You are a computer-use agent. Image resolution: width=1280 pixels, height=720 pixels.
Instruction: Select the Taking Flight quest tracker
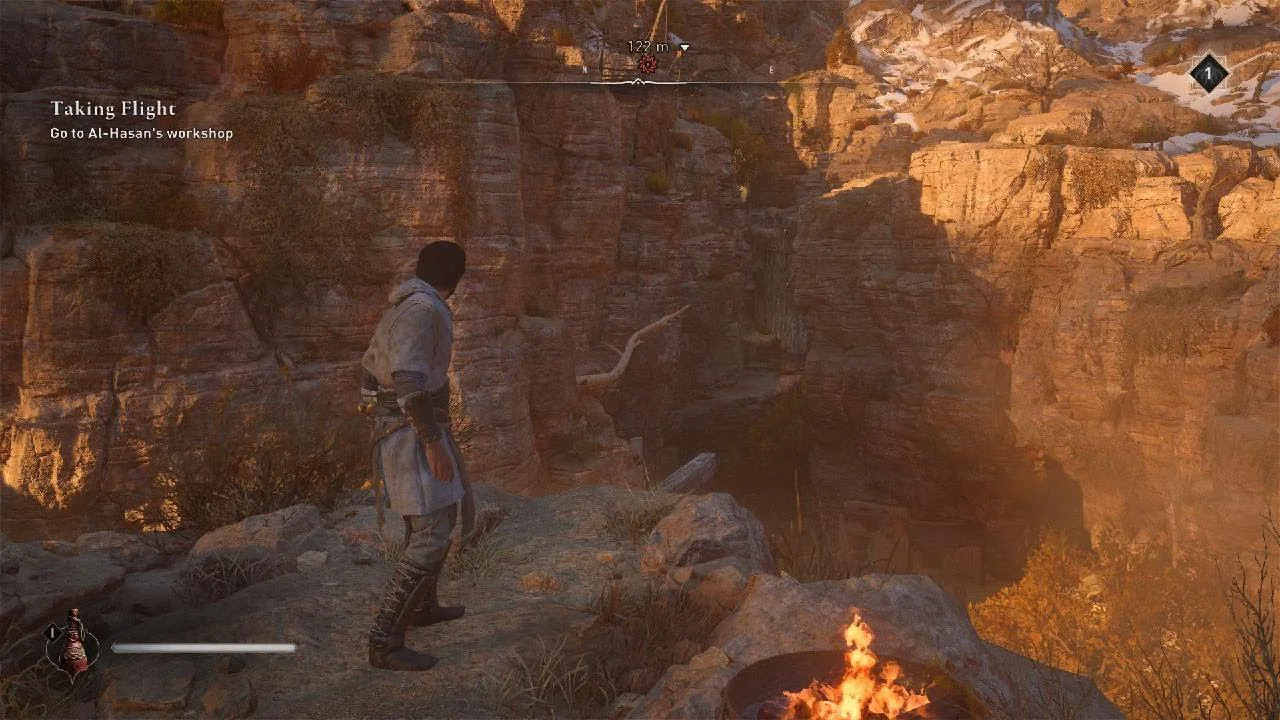tap(113, 109)
